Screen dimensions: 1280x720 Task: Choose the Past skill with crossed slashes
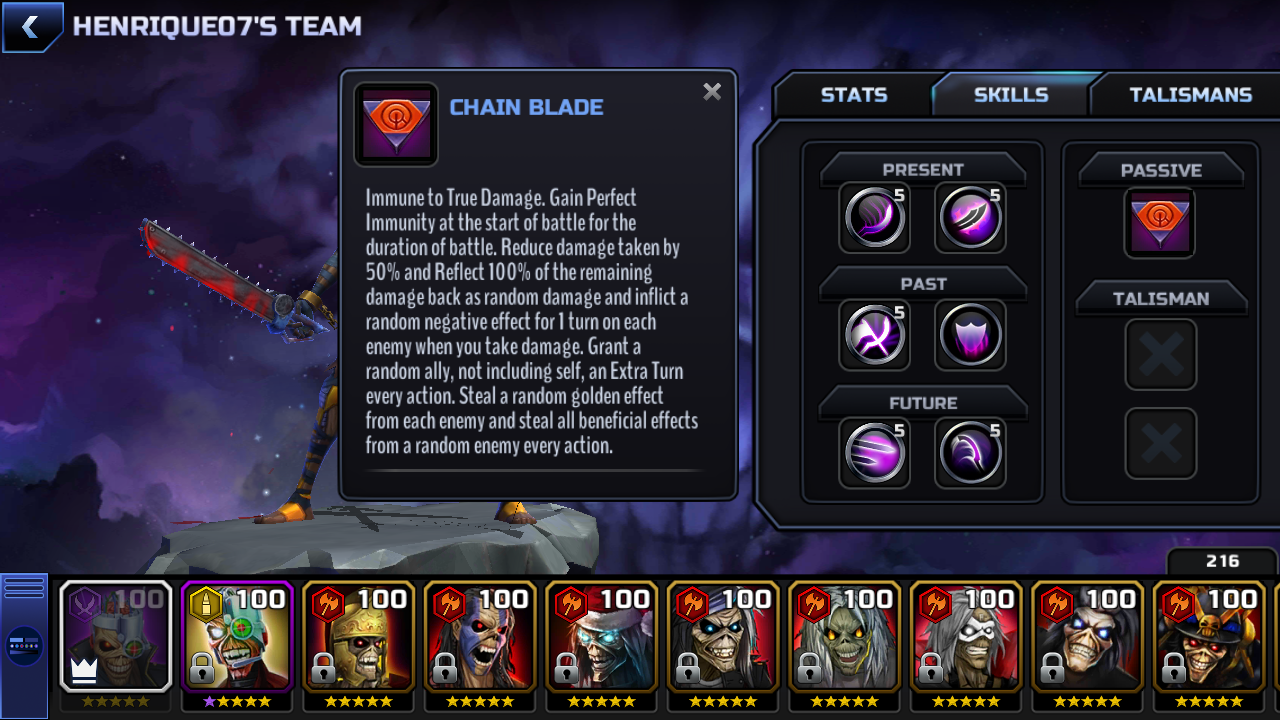point(874,335)
